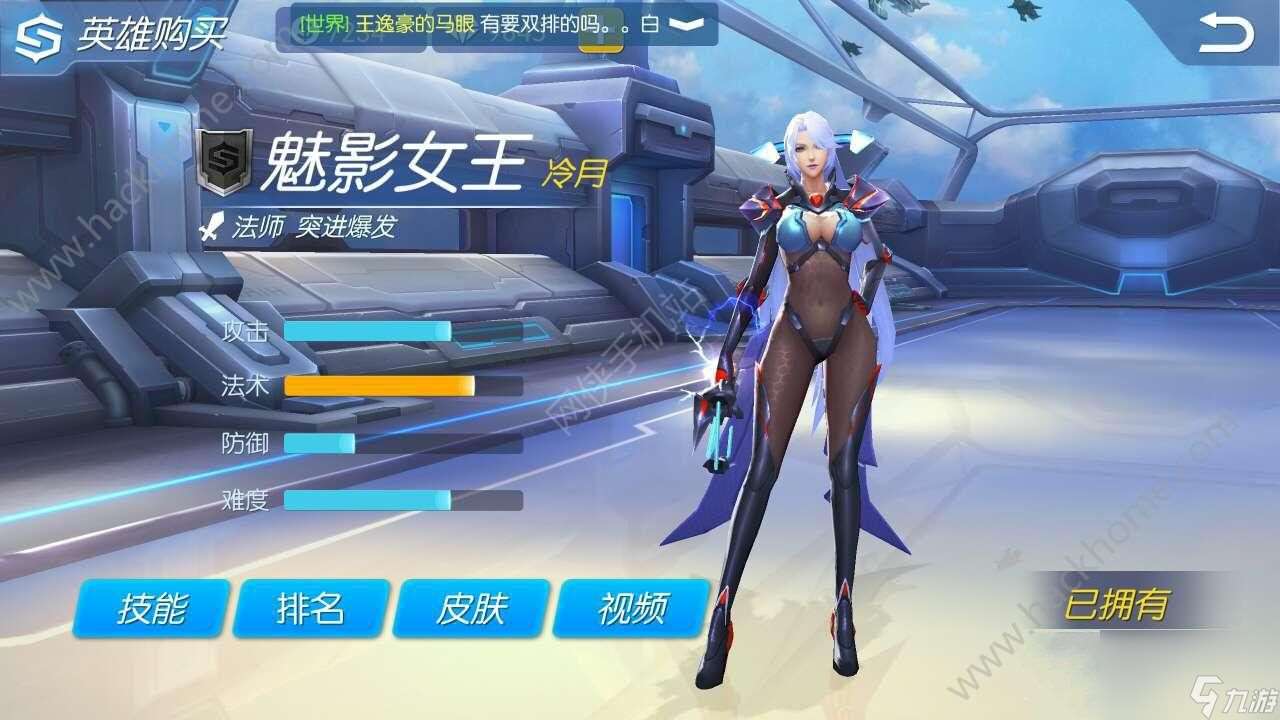Collapse the chat banner with the white chevron

(x=681, y=27)
